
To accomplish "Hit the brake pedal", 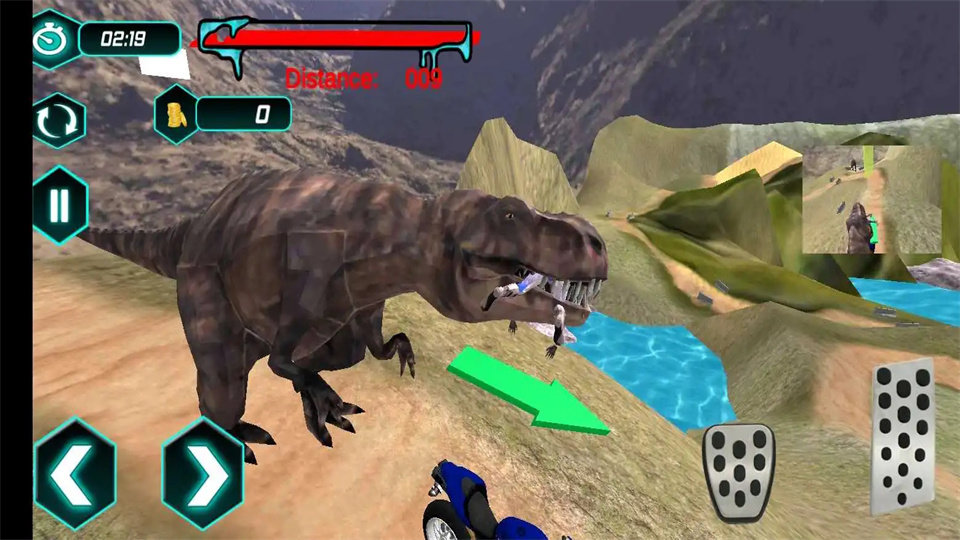I will (739, 472).
